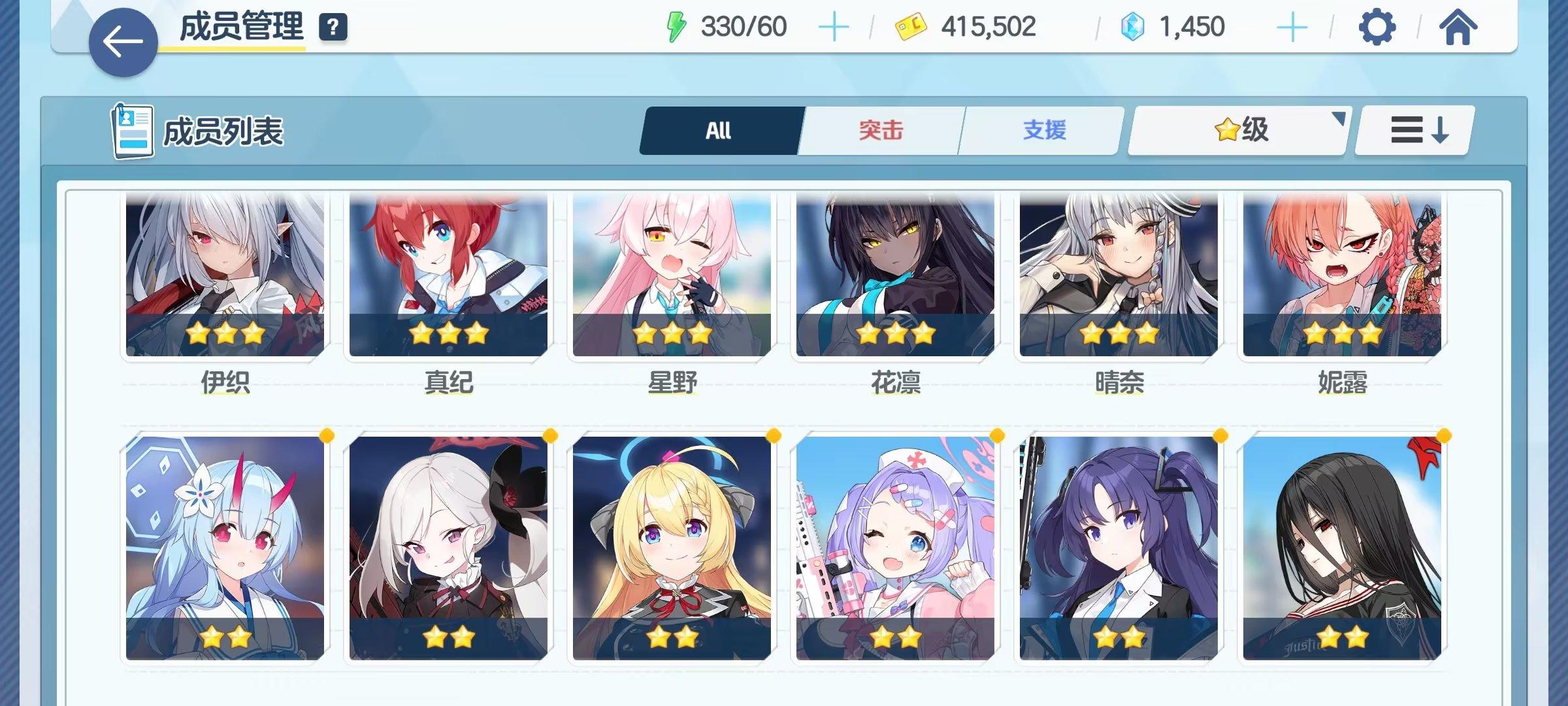Open the 成员管理 help question mark
Screen dimensions: 1568x706
[333, 27]
